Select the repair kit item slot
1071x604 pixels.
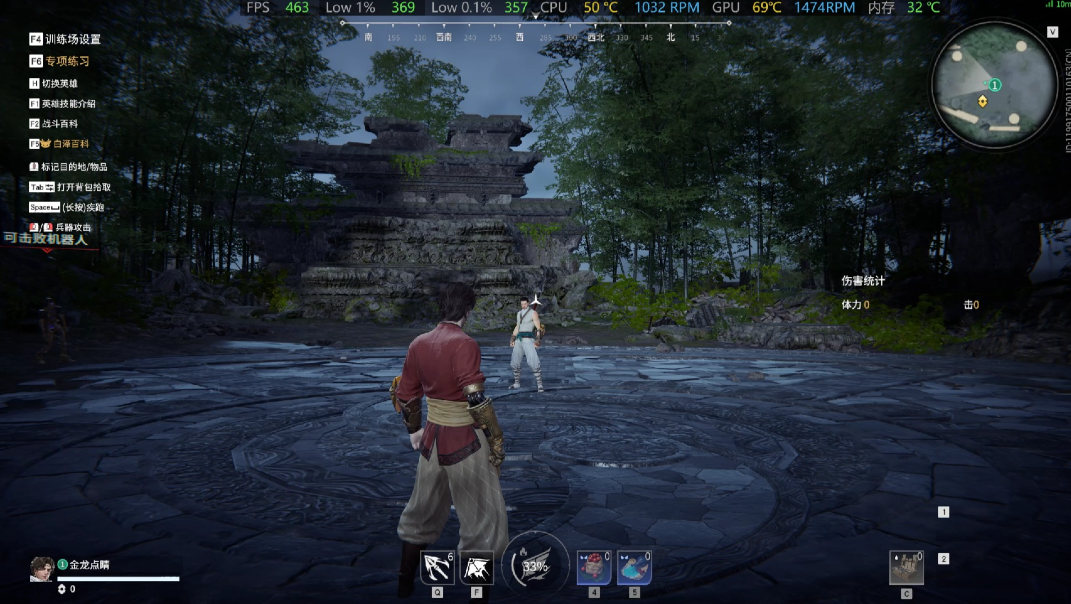[x=906, y=567]
